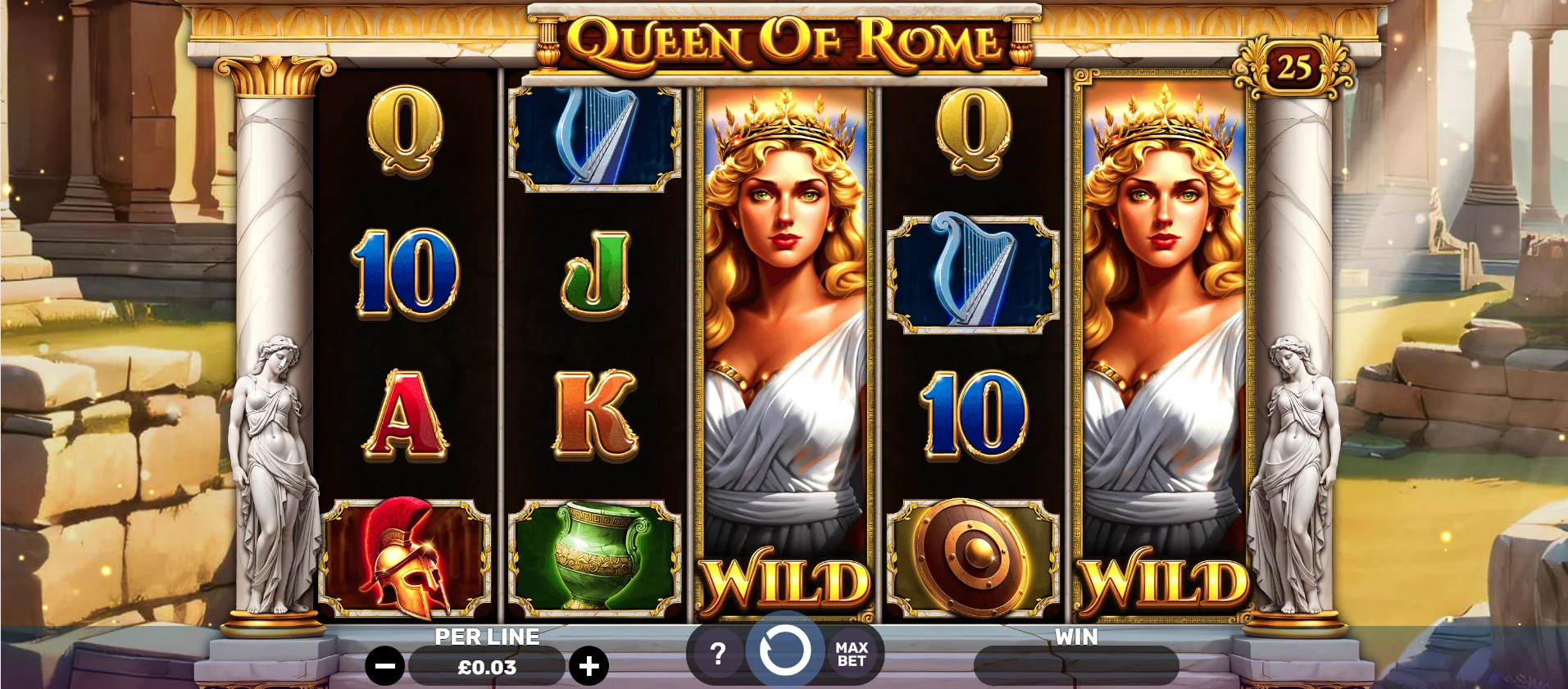Screen dimensions: 1568x689
Task: Set the wager using Max Bet
Action: point(852,654)
